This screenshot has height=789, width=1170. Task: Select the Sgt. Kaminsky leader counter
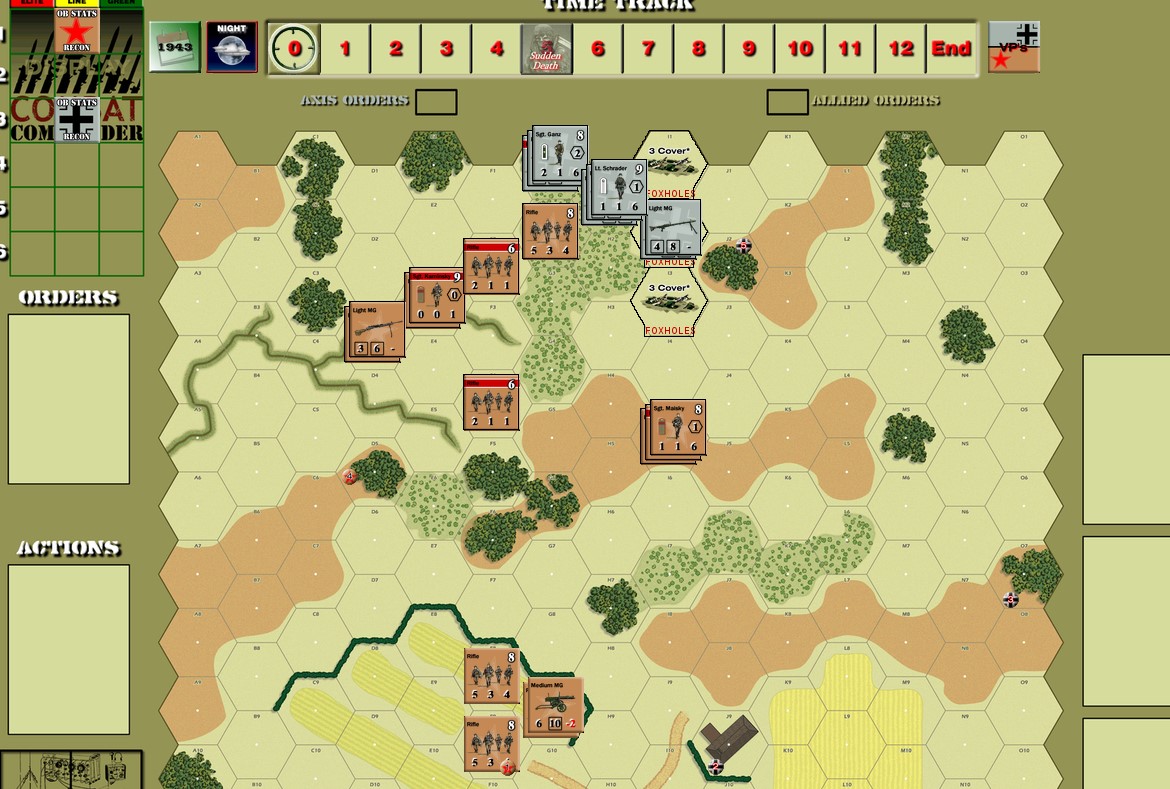point(435,297)
